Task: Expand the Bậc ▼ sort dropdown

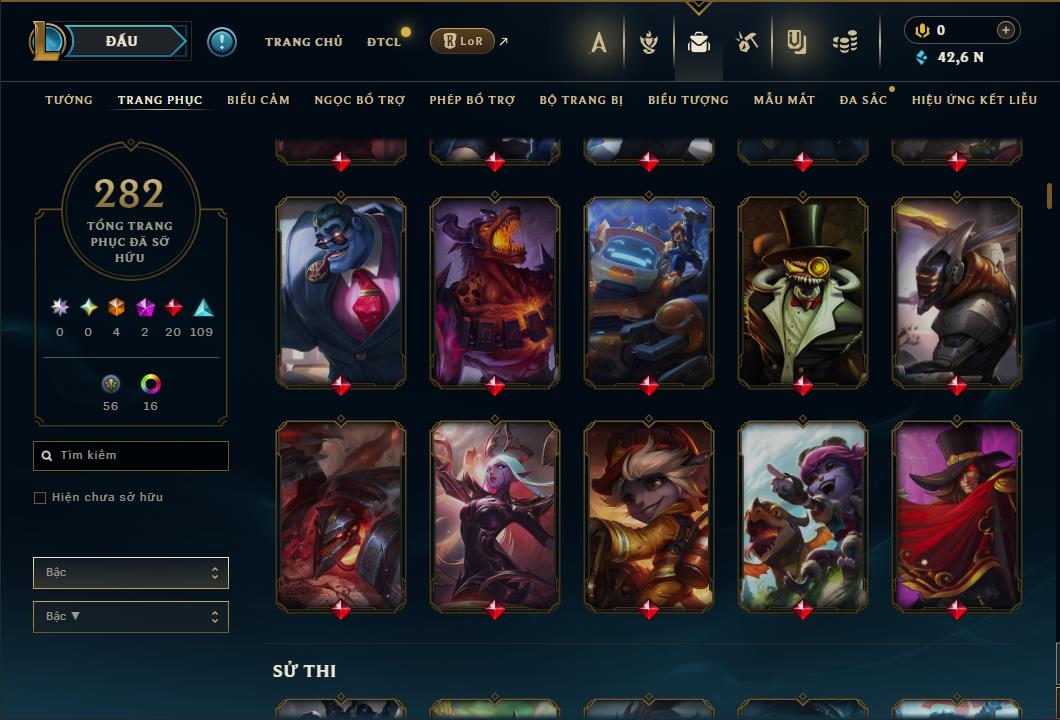Action: click(131, 617)
